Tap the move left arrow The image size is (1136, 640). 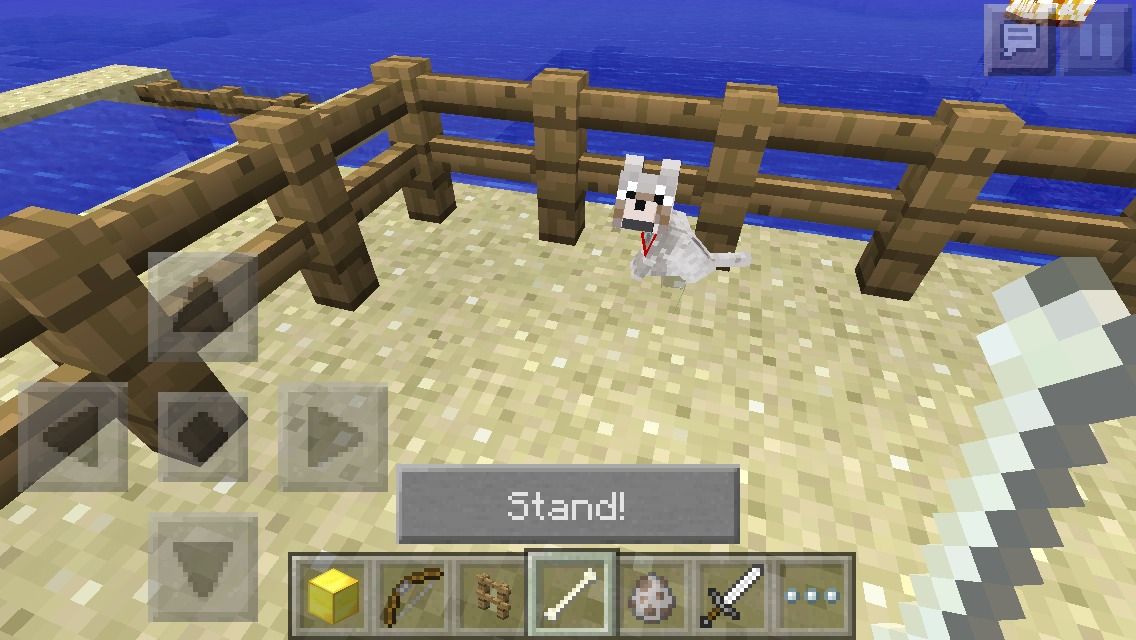[73, 436]
